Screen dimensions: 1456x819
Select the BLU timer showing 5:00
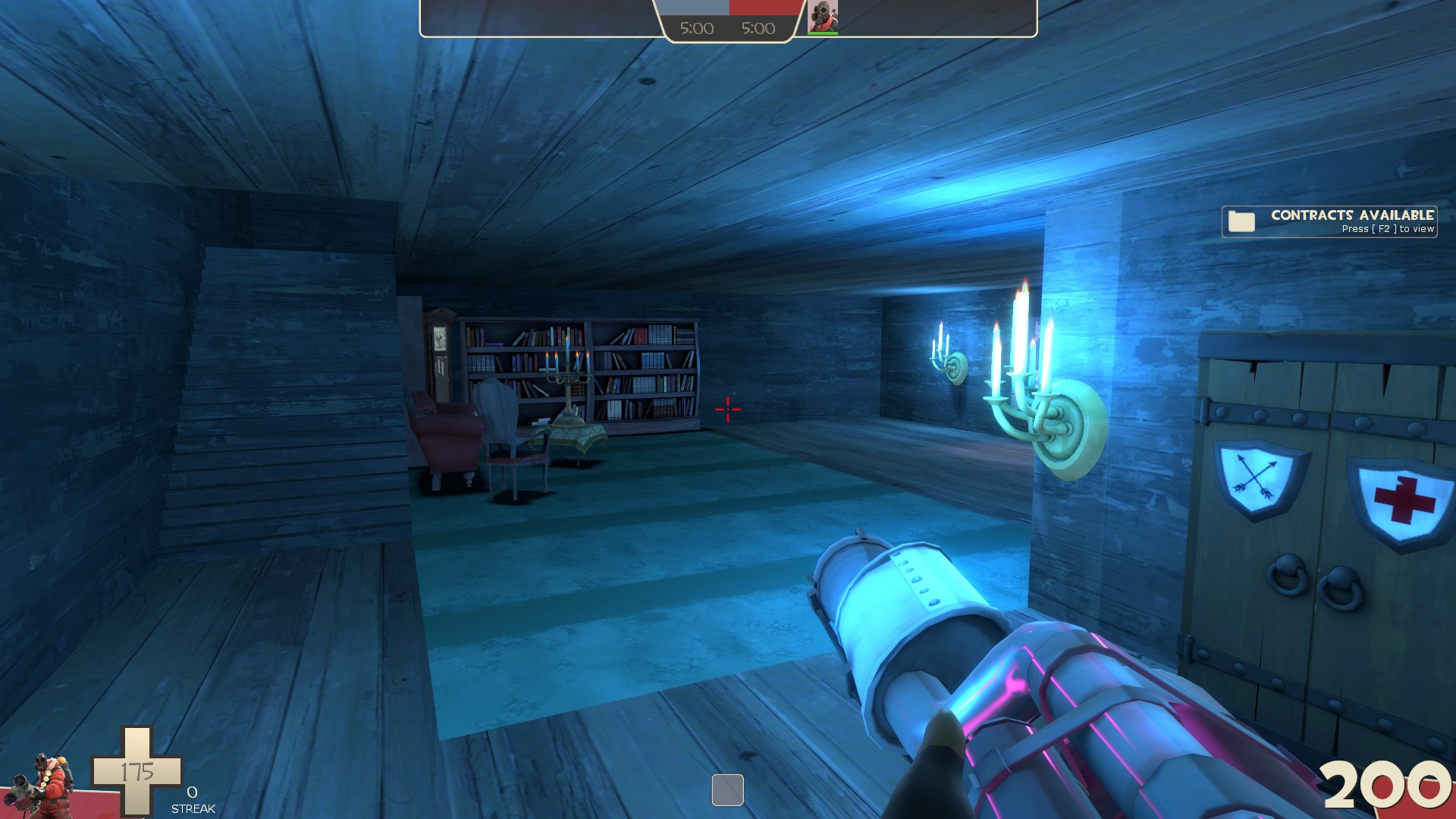695,28
